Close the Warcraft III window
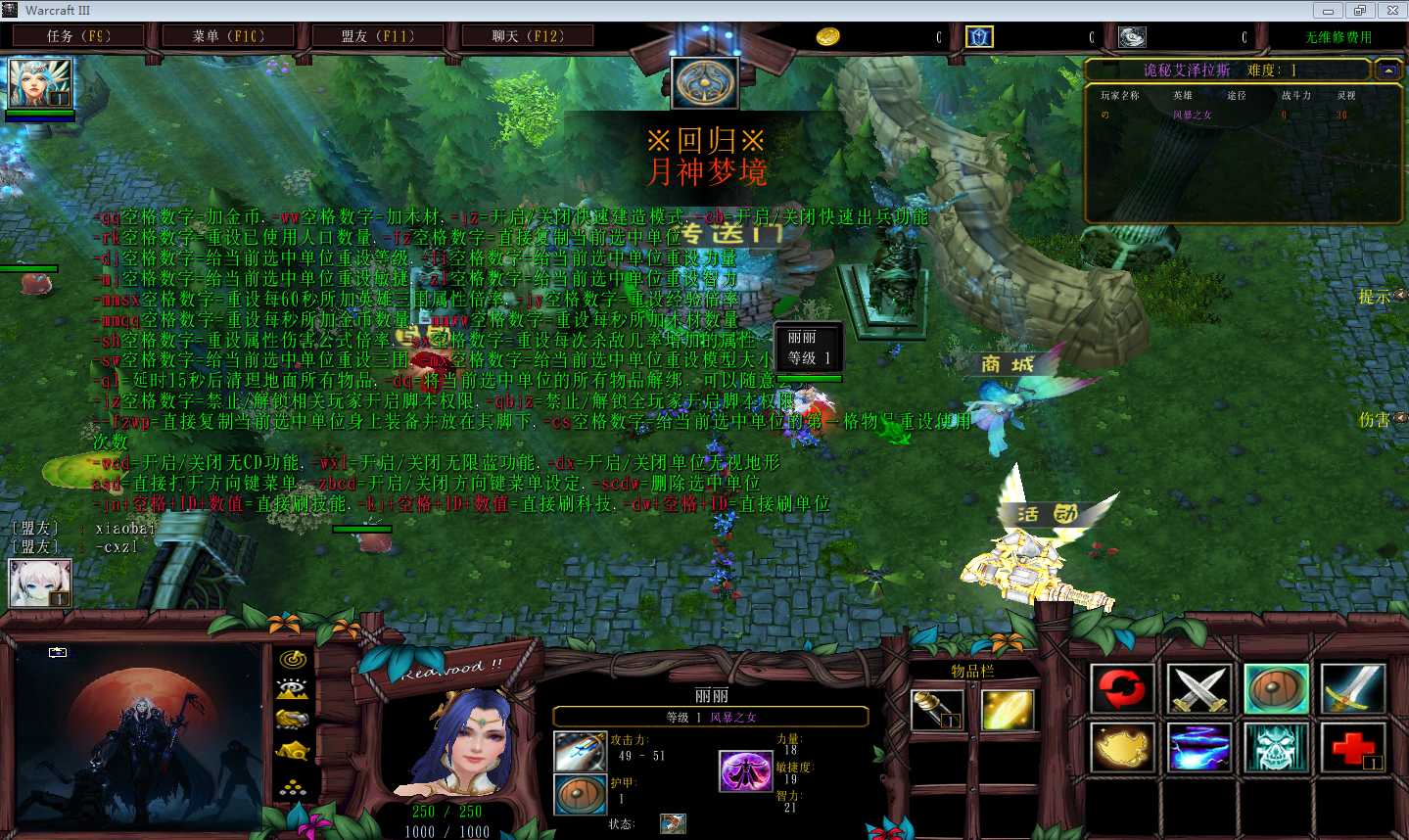 (x=1392, y=11)
